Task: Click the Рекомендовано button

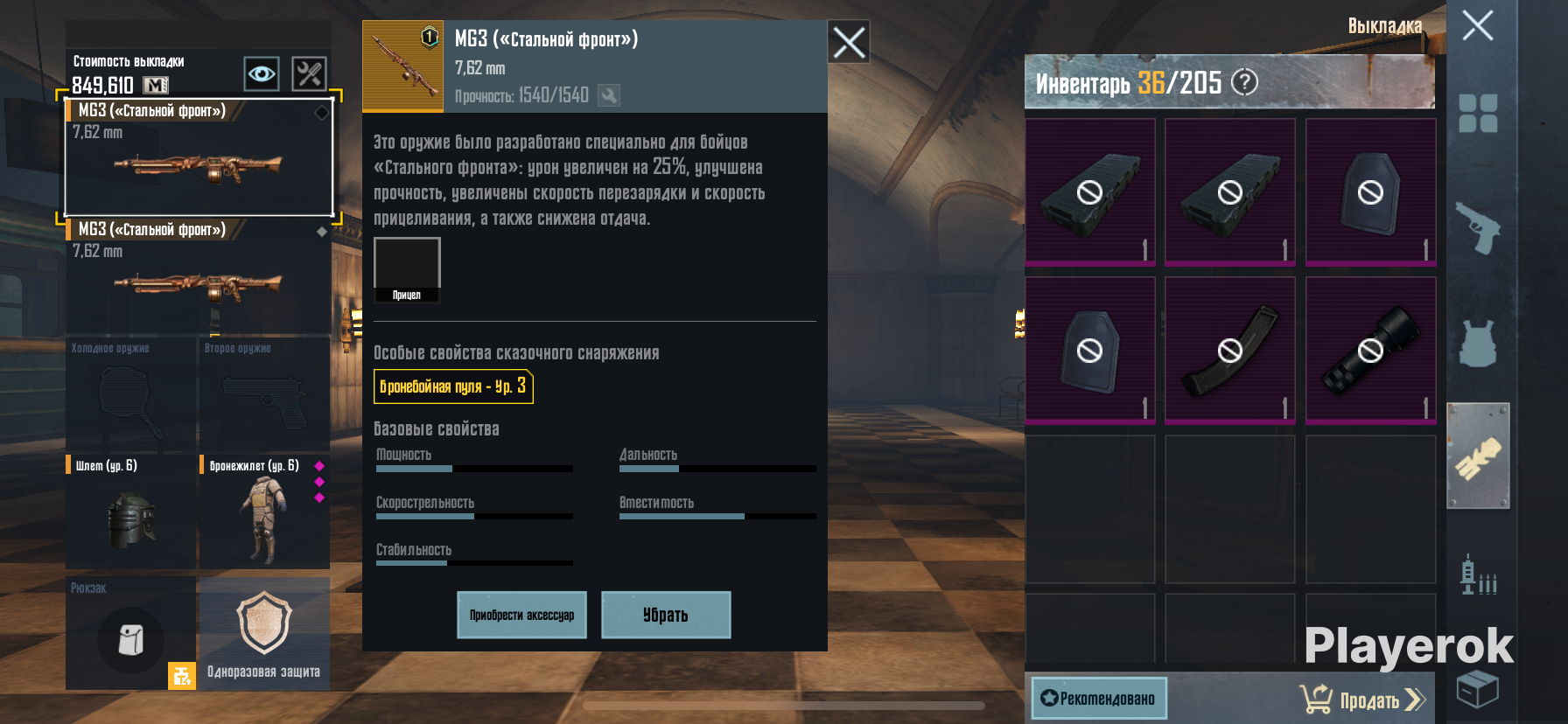Action: (1099, 698)
